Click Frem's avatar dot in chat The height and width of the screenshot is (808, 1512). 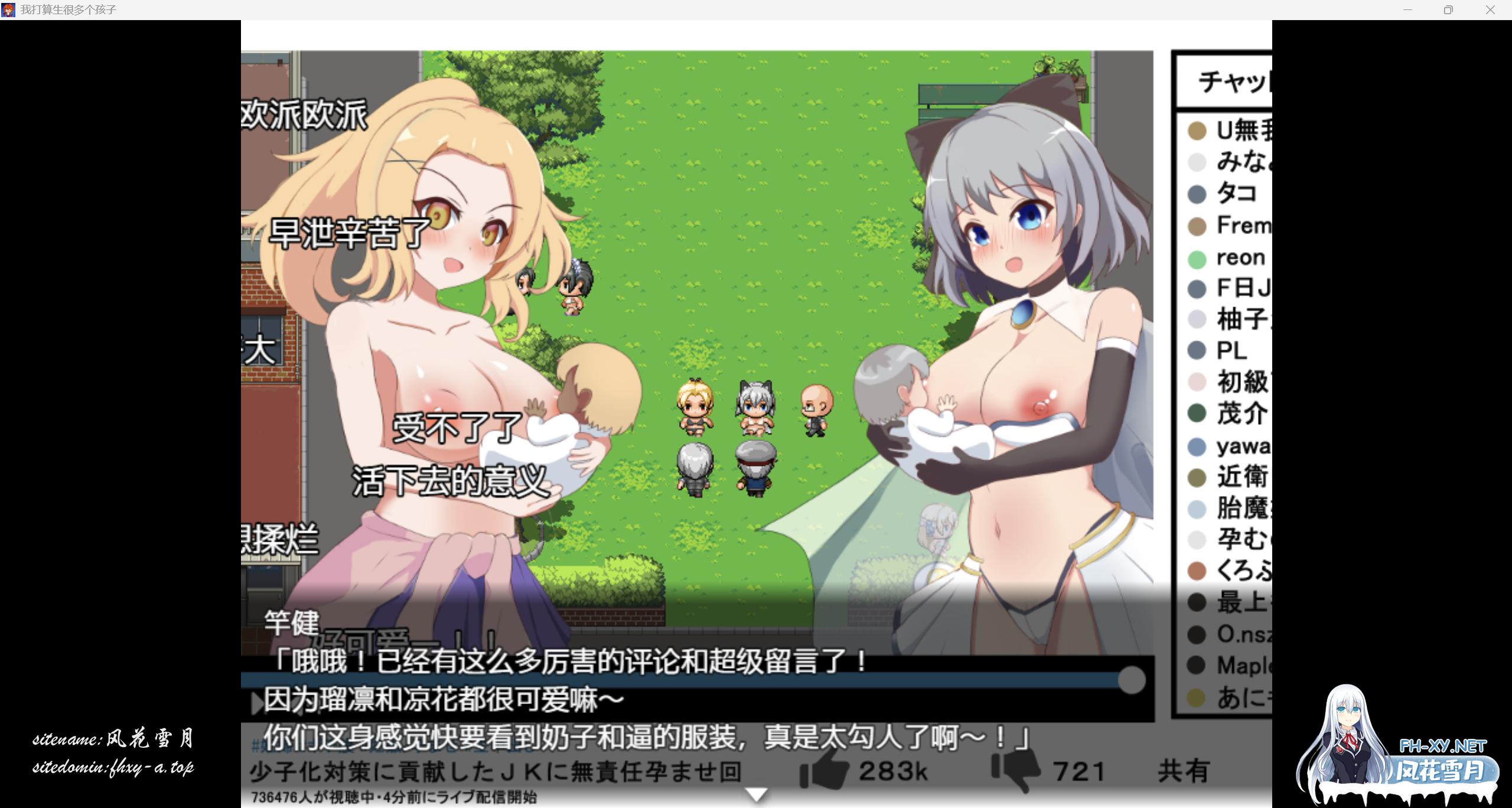click(x=1196, y=226)
